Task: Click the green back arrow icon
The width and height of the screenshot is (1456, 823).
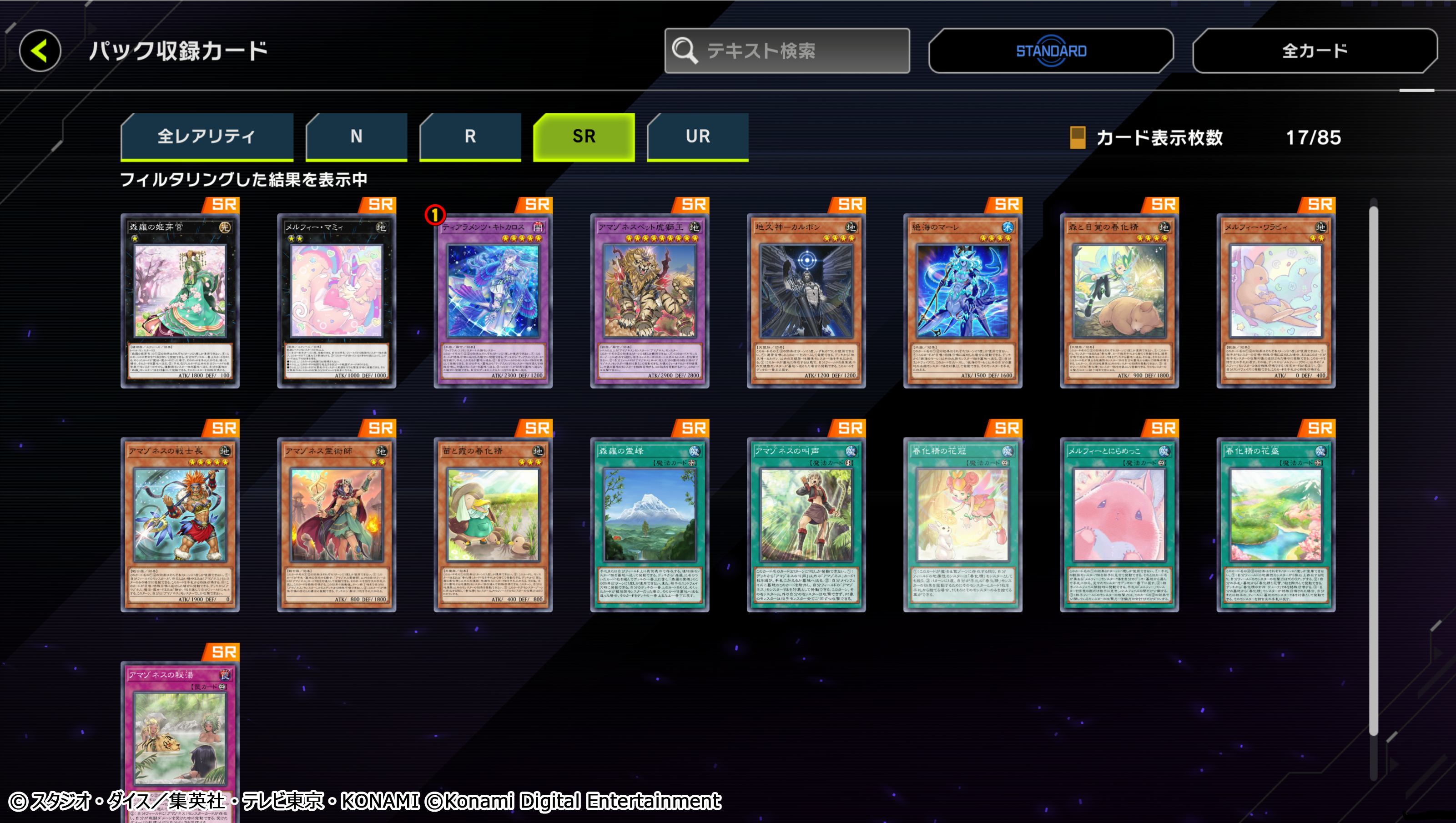Action: (40, 51)
